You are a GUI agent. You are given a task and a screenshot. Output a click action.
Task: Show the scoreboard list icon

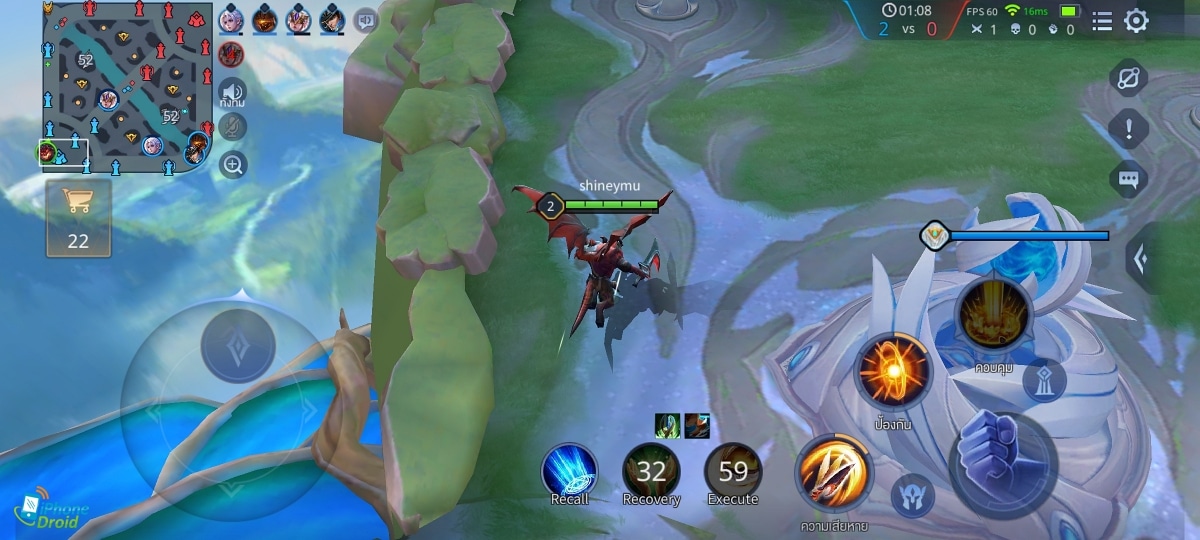[1102, 21]
